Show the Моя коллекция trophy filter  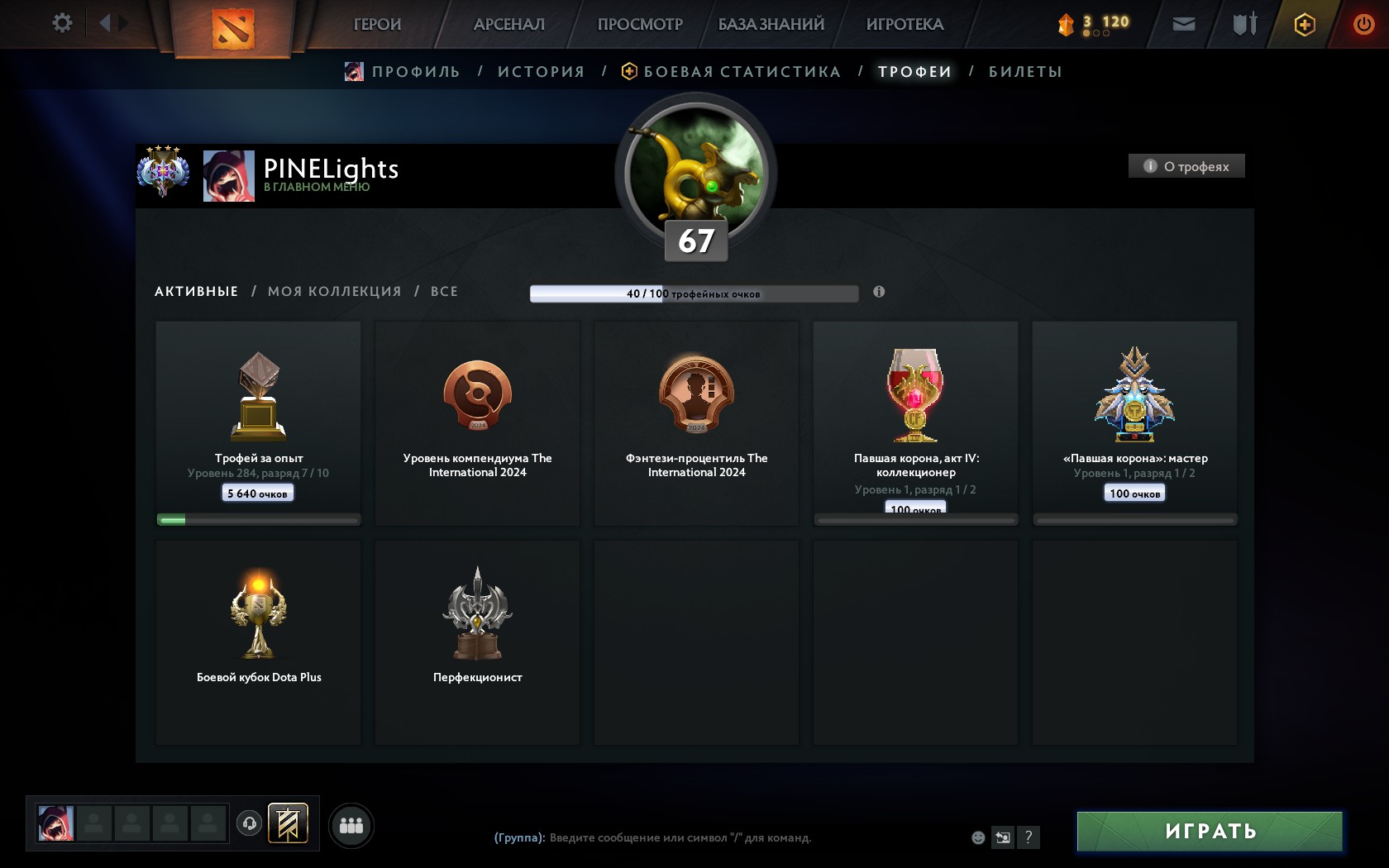[334, 292]
